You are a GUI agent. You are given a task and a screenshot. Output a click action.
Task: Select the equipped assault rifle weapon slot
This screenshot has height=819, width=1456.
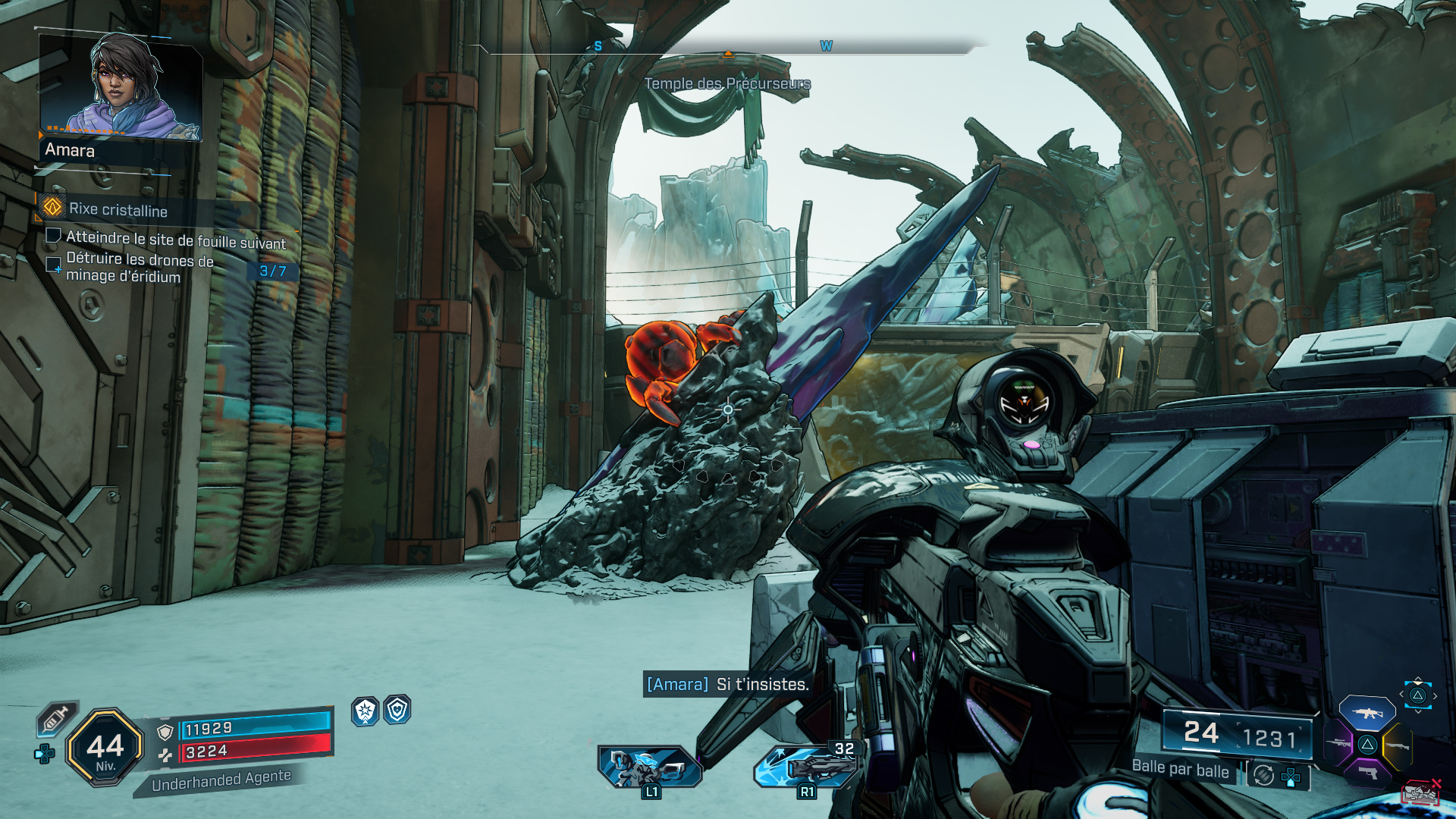[1367, 713]
